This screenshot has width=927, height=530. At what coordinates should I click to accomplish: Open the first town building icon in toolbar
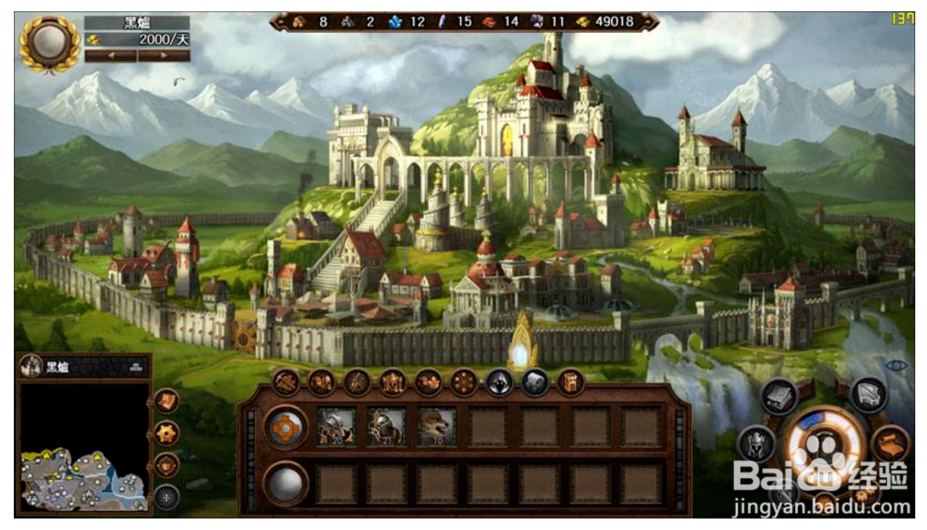[286, 381]
